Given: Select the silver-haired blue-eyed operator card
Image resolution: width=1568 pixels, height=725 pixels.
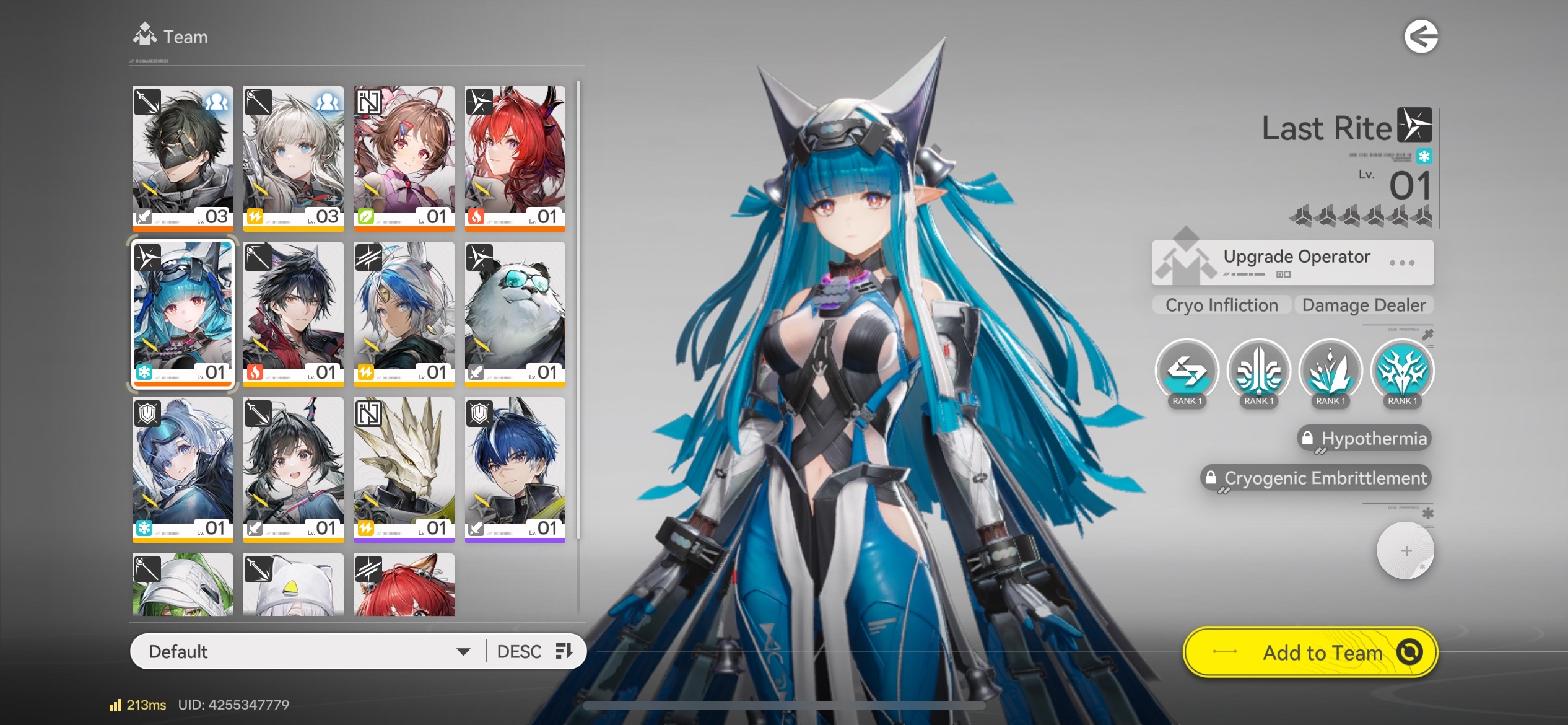Looking at the screenshot, I should coord(294,157).
